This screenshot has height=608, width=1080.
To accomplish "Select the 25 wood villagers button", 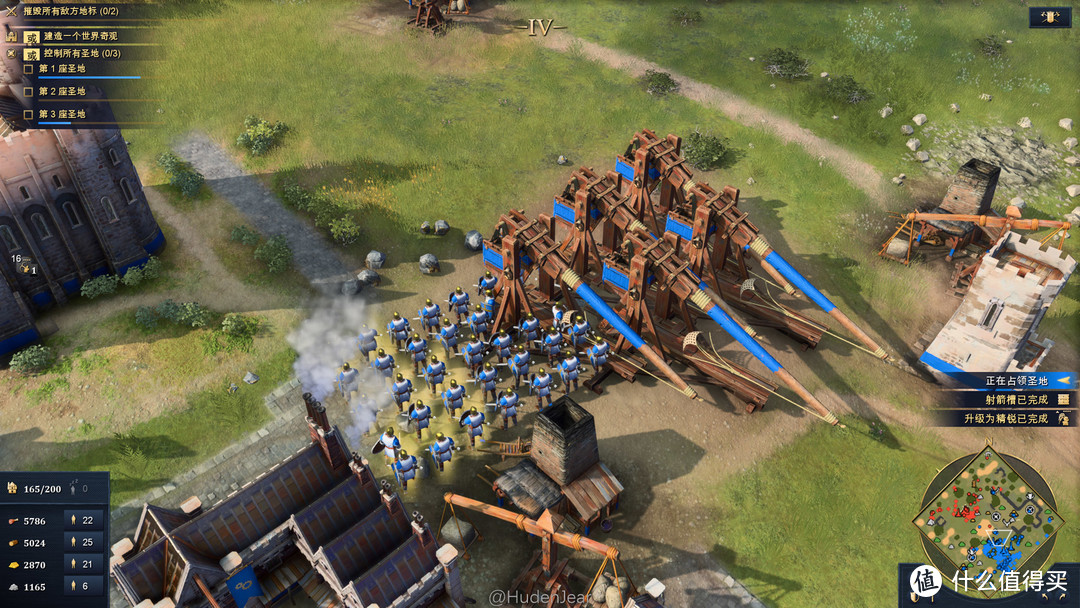I will 80,543.
